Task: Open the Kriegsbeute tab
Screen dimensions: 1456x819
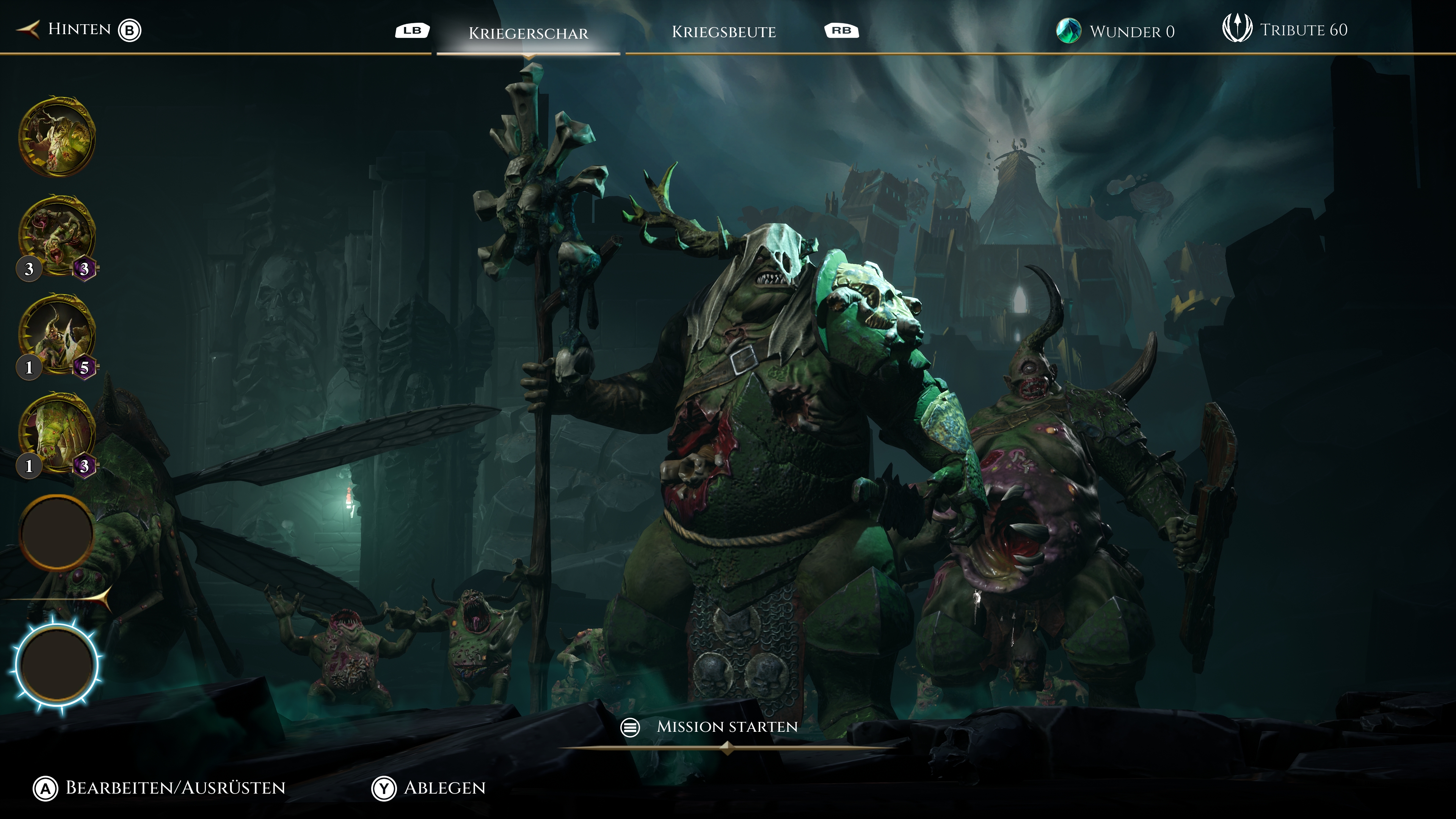Action: (723, 31)
